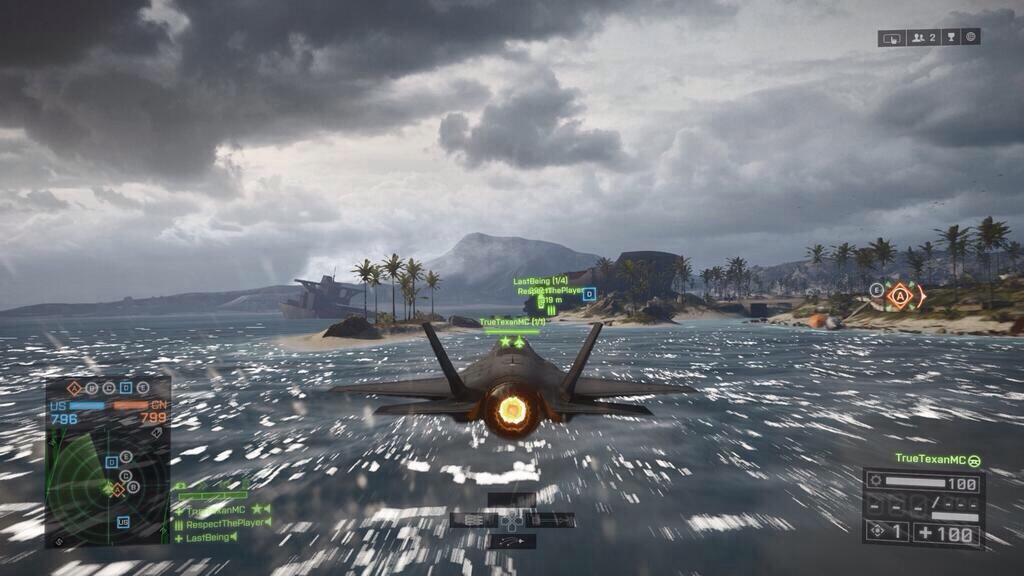Click objective A marker on the shoreline
The height and width of the screenshot is (576, 1024).
[900, 295]
